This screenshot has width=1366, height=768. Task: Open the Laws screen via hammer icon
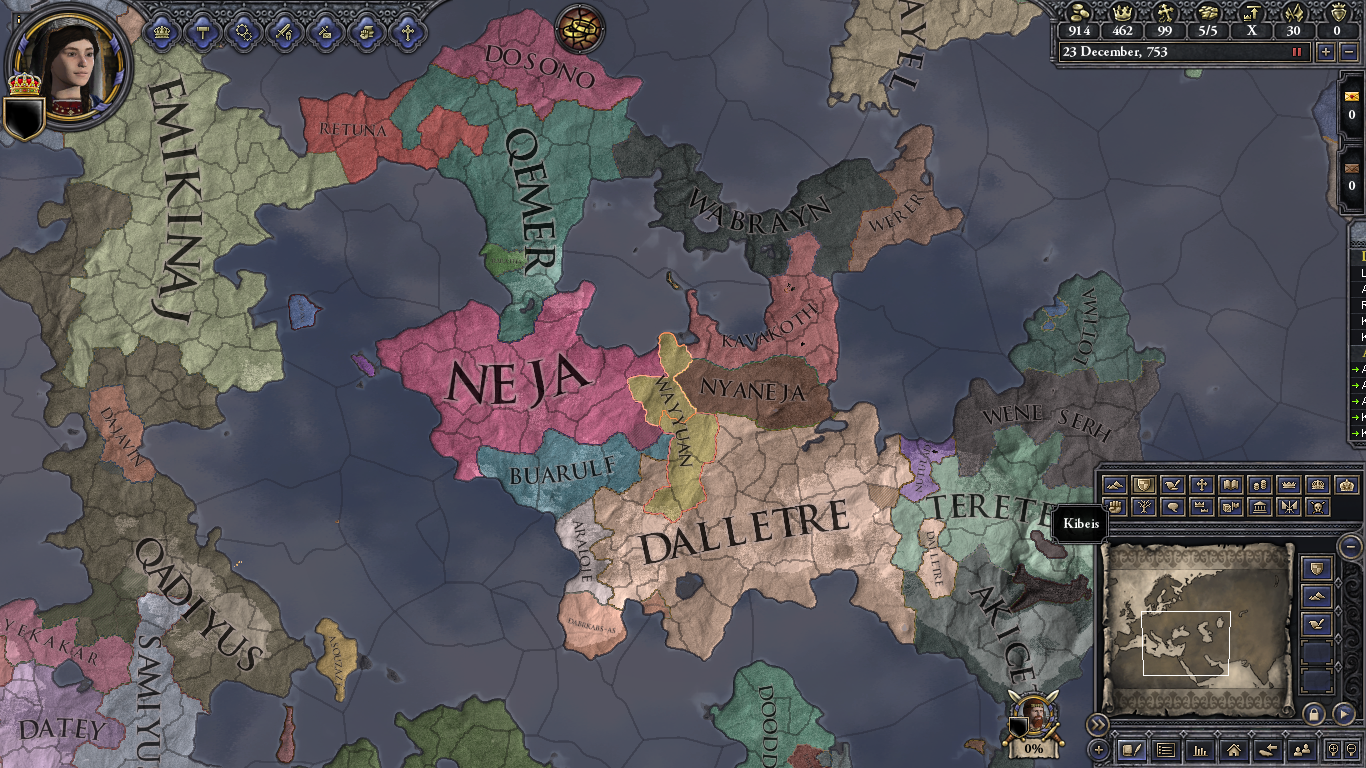pyautogui.click(x=203, y=32)
